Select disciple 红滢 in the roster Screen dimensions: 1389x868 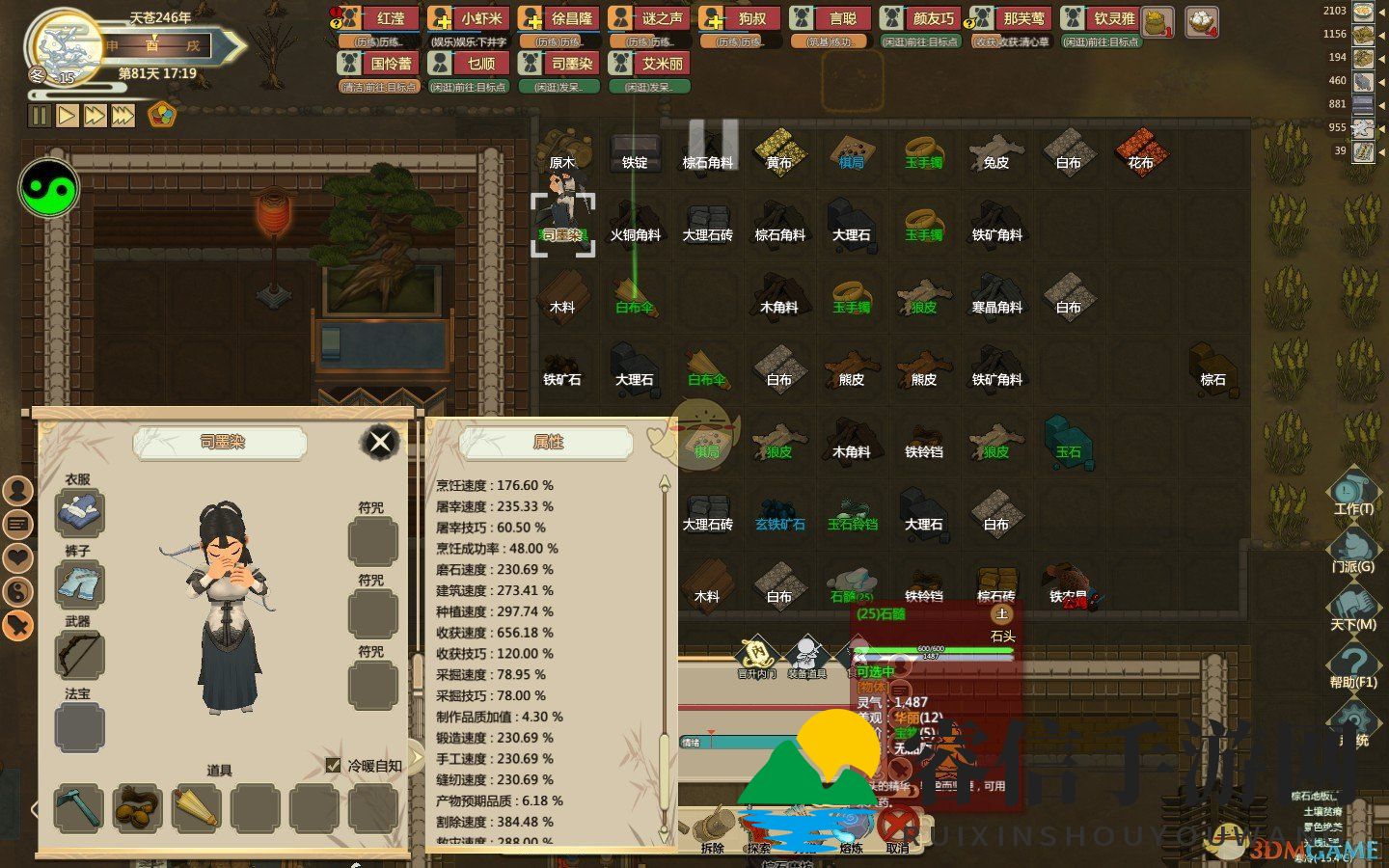click(x=379, y=18)
